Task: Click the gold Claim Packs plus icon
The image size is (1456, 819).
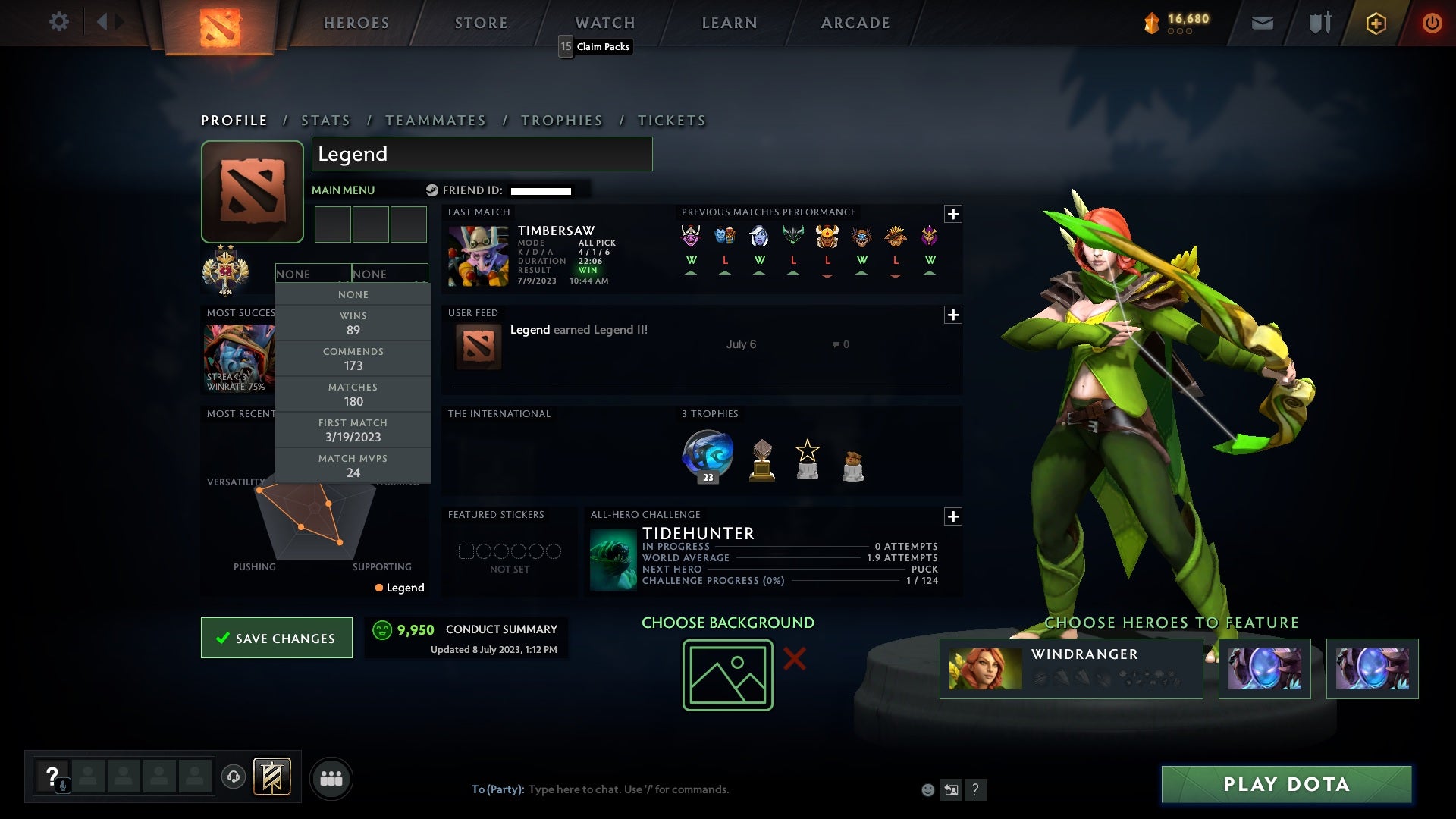Action: click(1375, 22)
